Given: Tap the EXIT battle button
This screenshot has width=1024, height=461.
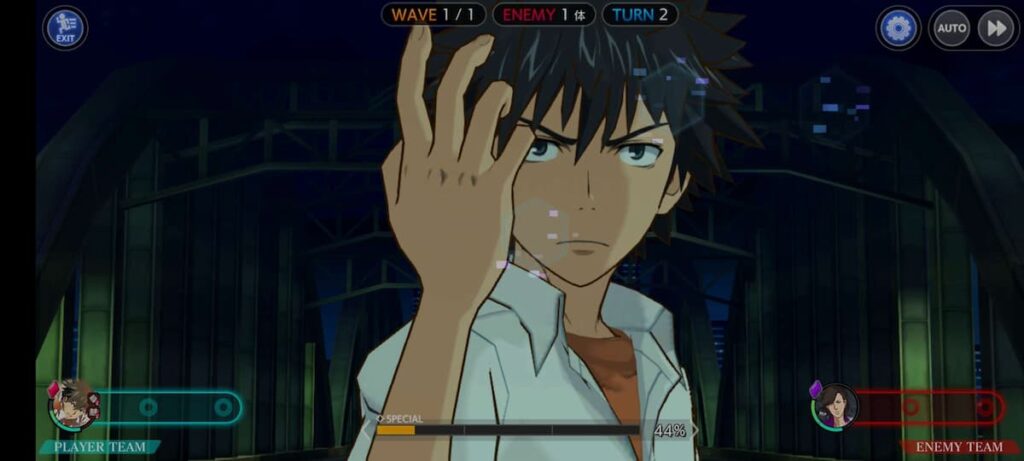Looking at the screenshot, I should coord(65,28).
